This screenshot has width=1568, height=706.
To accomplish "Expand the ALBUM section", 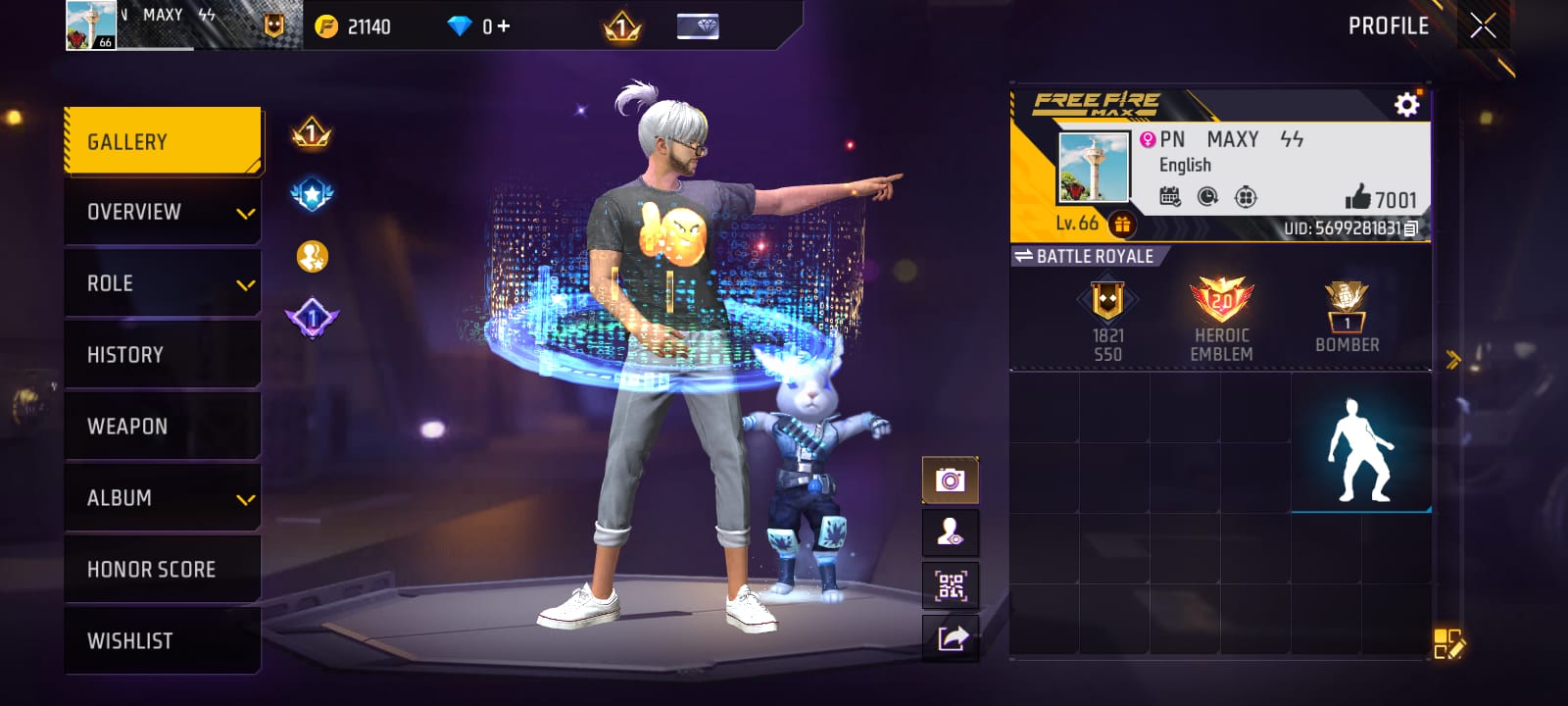I will click(x=162, y=497).
